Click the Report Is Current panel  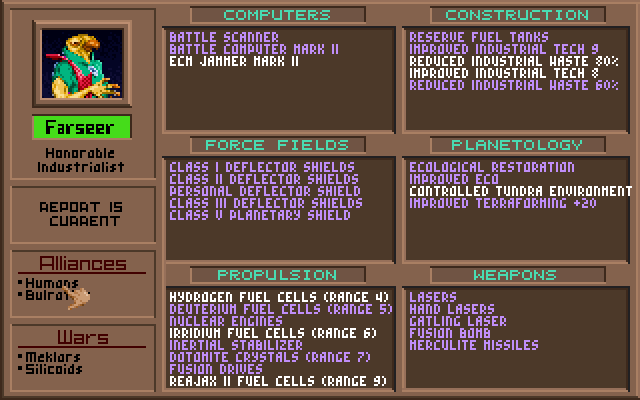[x=81, y=213]
